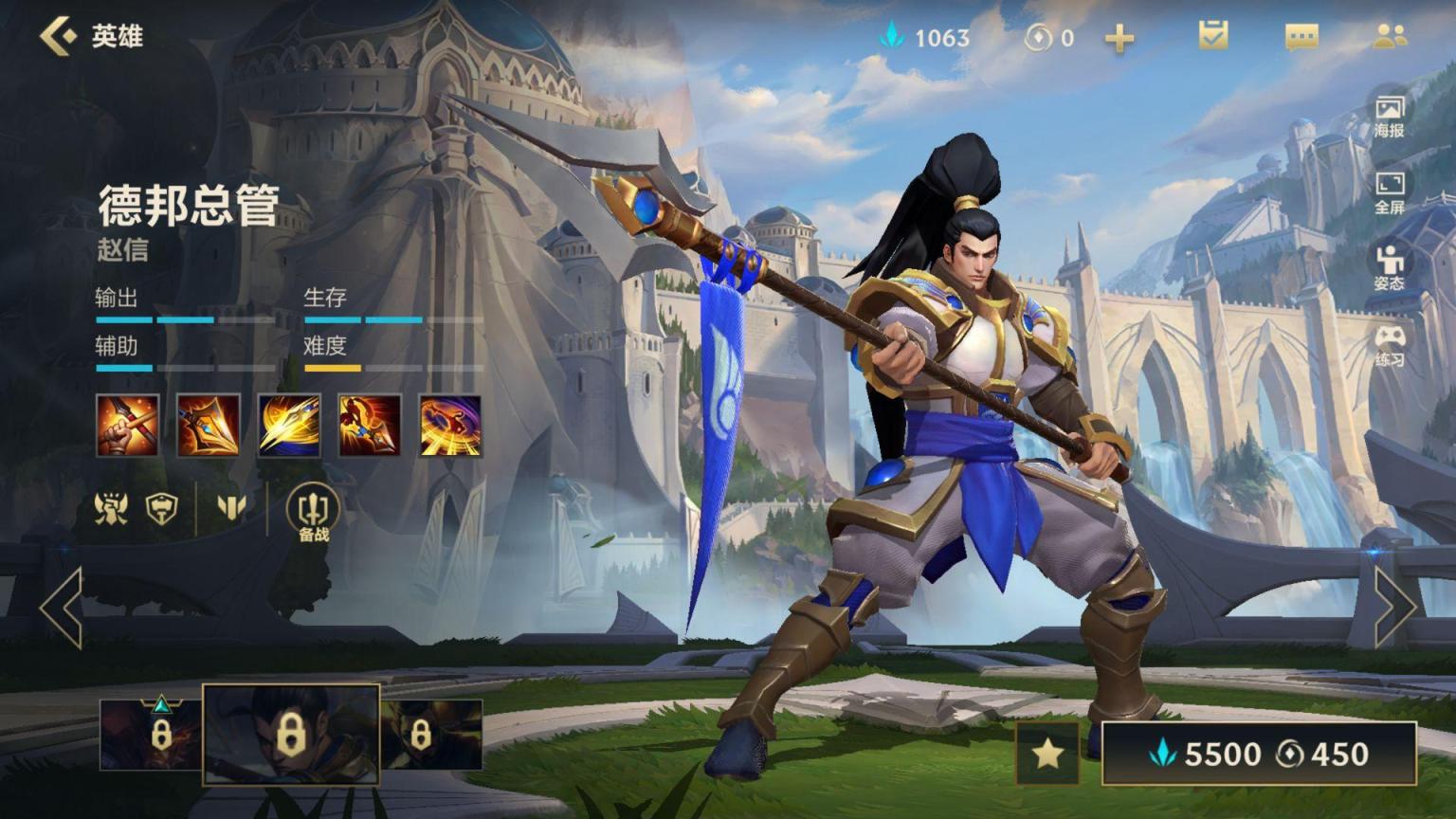Select the golden spearhead ability icon
Image resolution: width=1456 pixels, height=819 pixels.
[x=209, y=426]
